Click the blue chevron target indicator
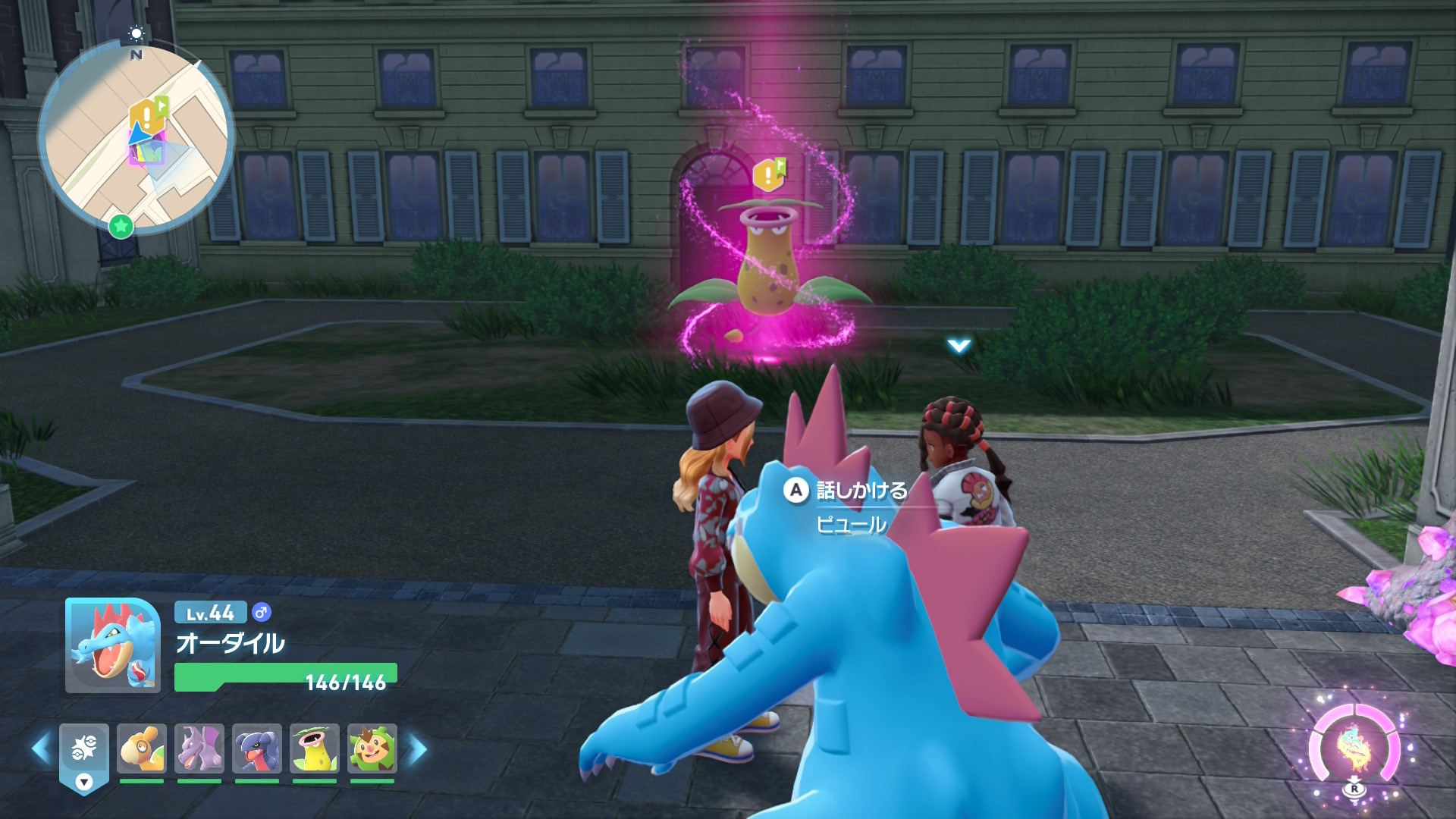The height and width of the screenshot is (819, 1456). point(959,346)
